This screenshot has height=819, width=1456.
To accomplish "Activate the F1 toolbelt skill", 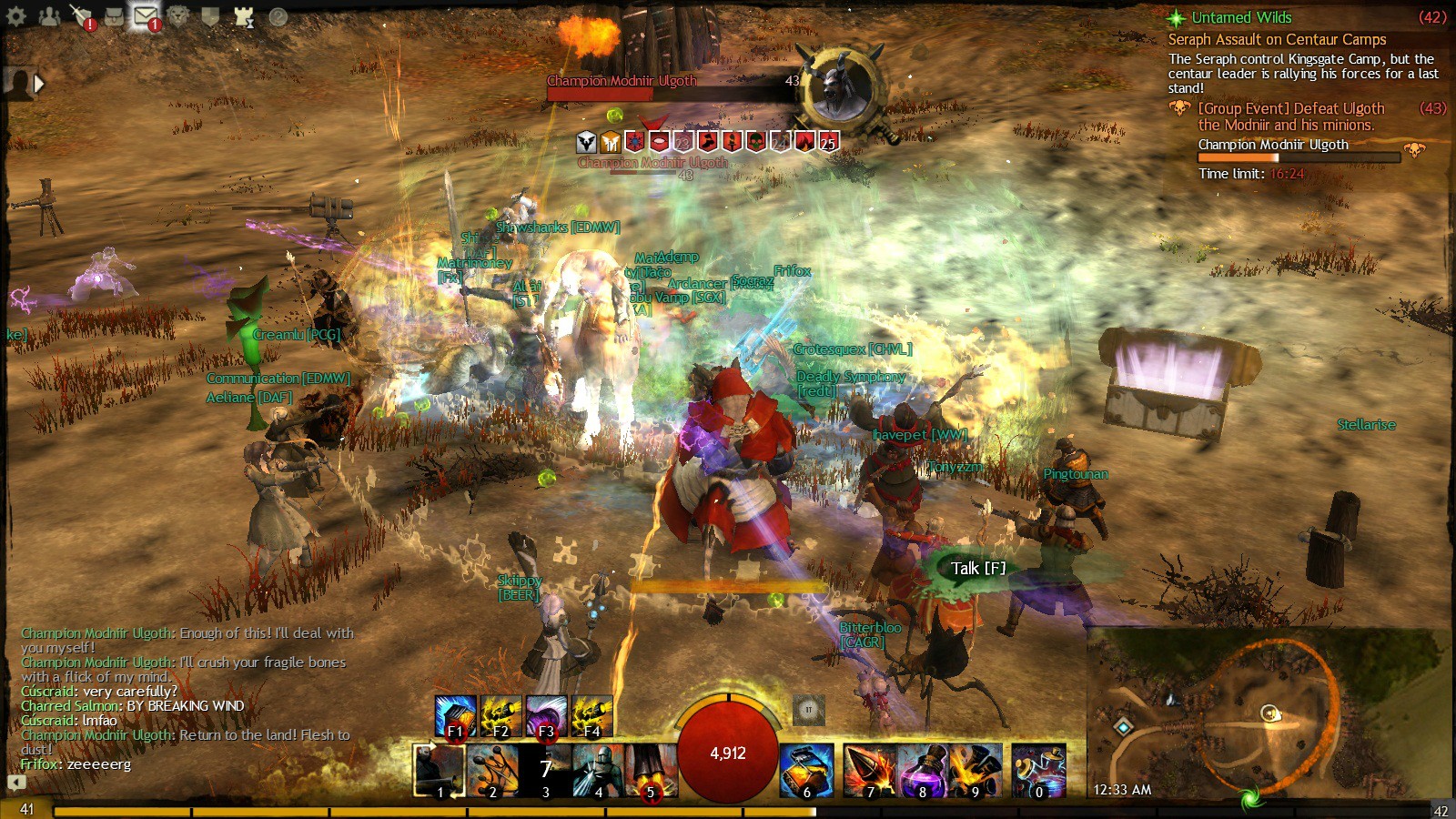I will pyautogui.click(x=455, y=716).
